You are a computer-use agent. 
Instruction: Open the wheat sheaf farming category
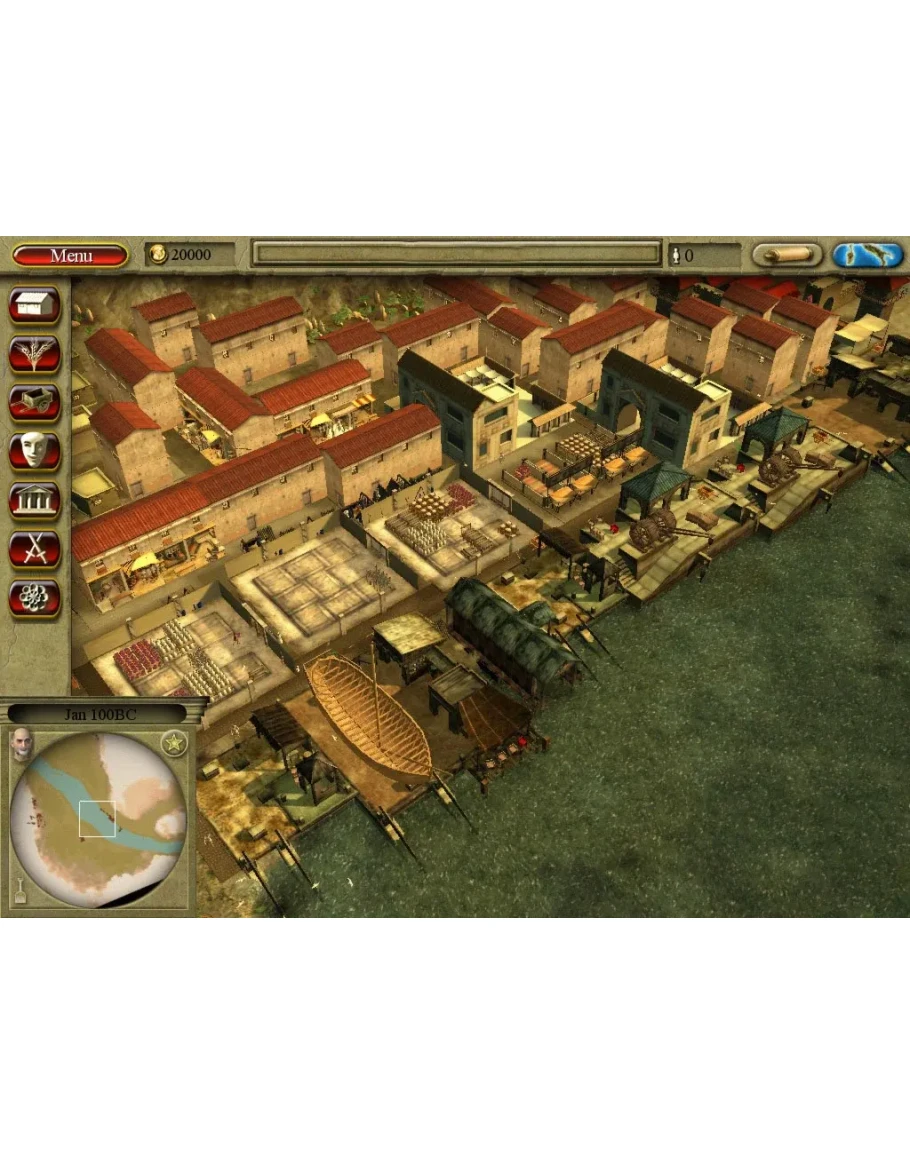tap(35, 354)
